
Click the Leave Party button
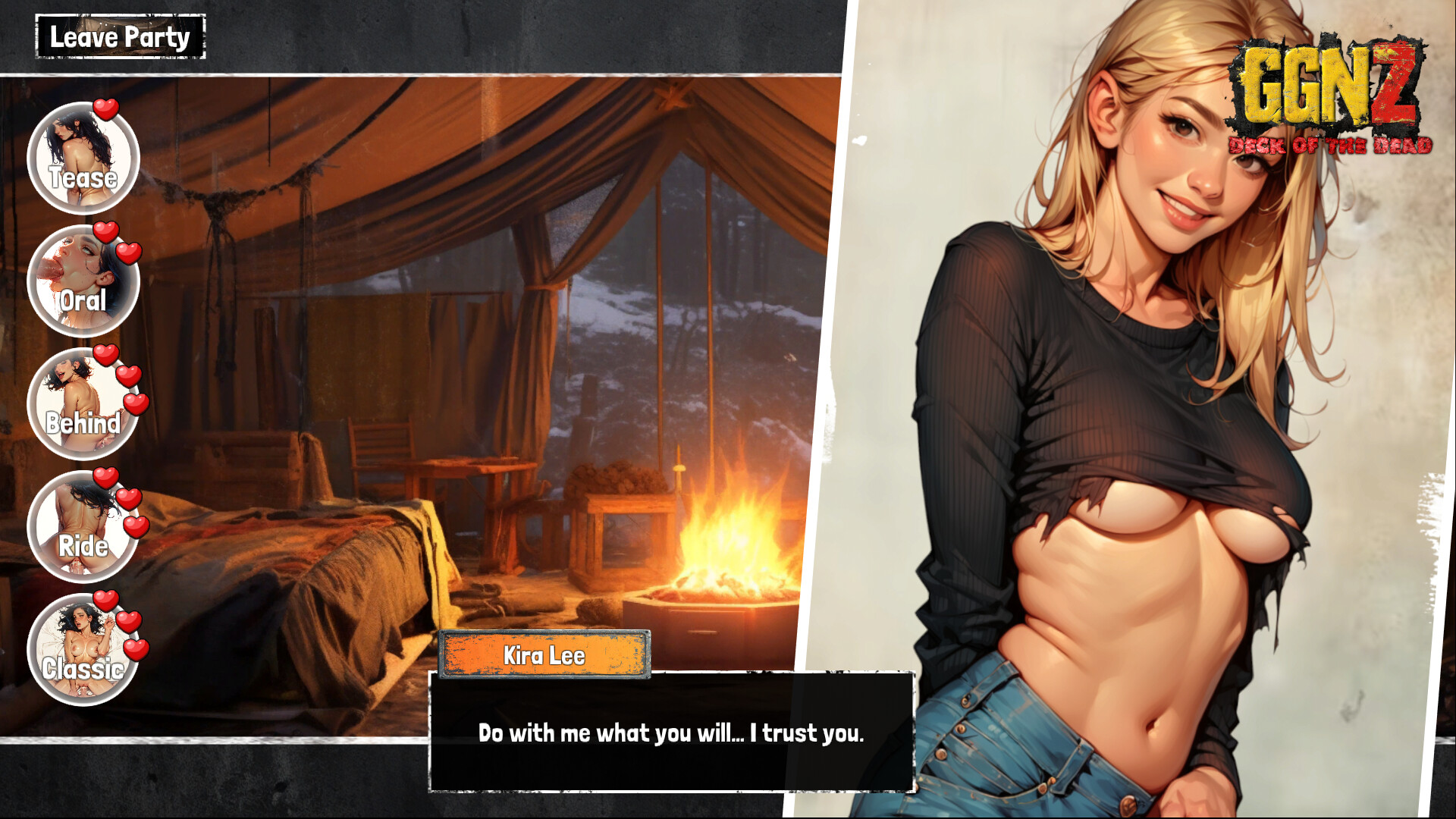click(x=119, y=36)
